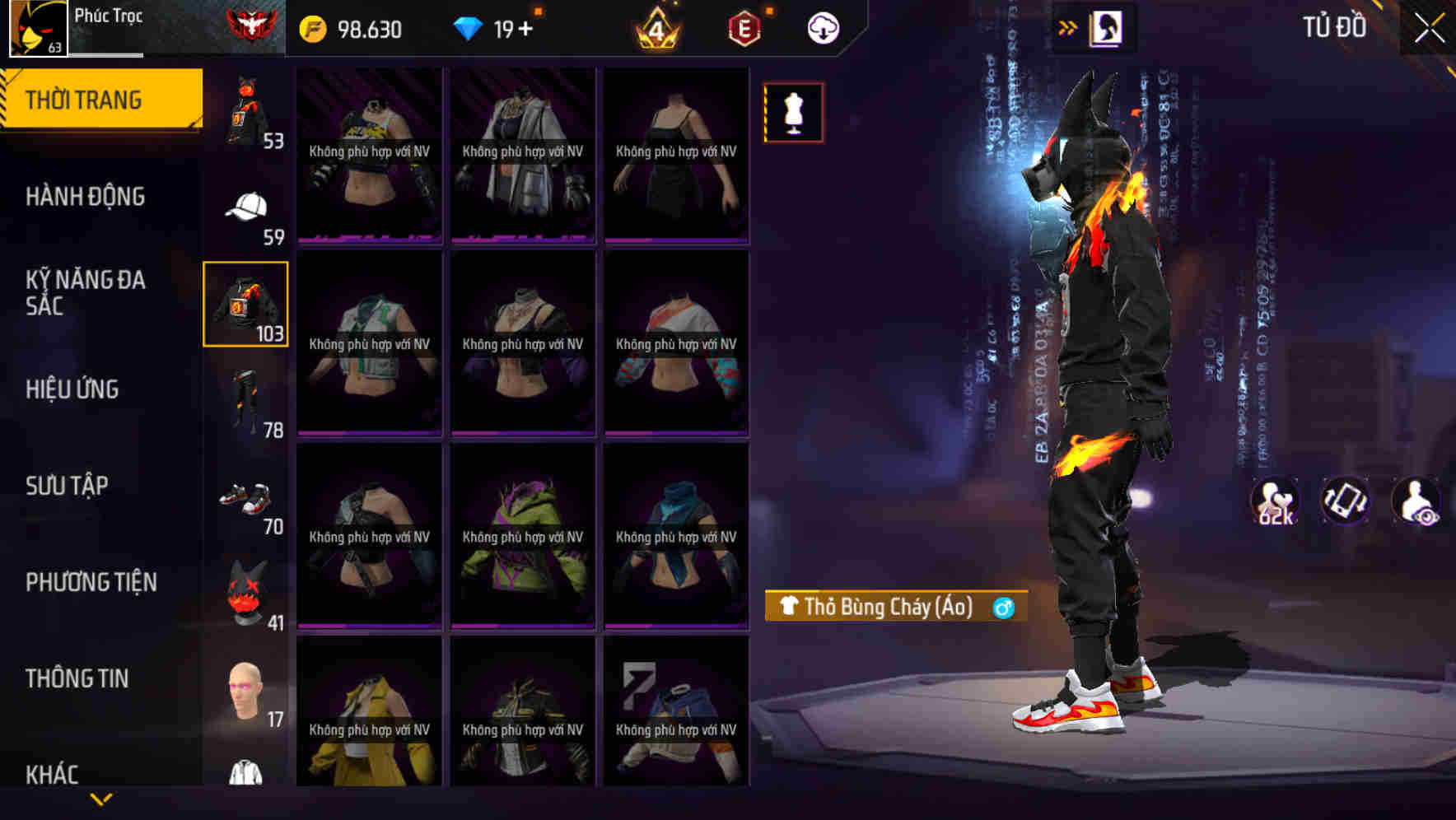
Task: Click the diamond currency icon
Action: (469, 28)
